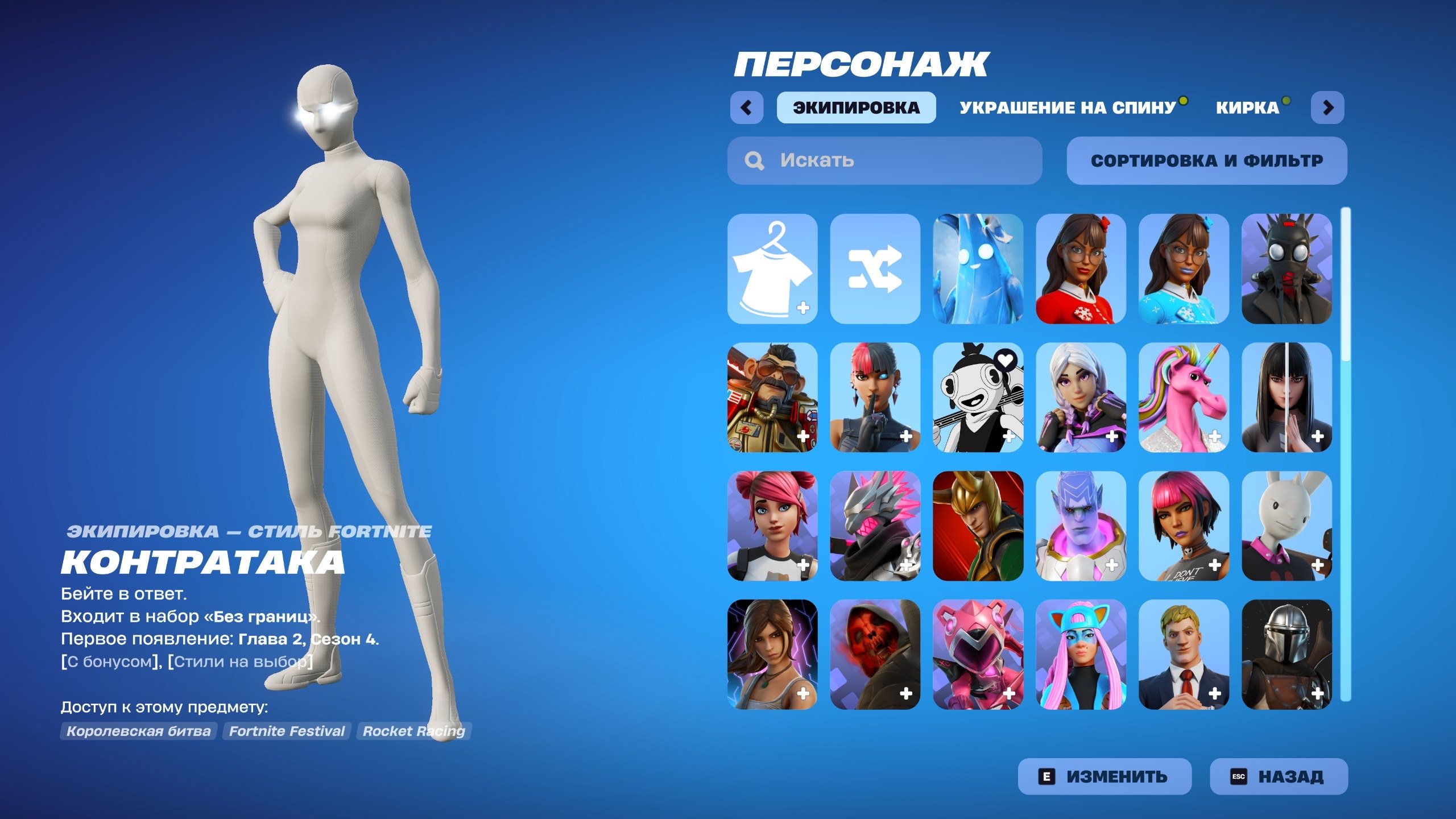Expand the next category with the right arrow
Viewport: 1456px width, 819px height.
(x=1328, y=106)
